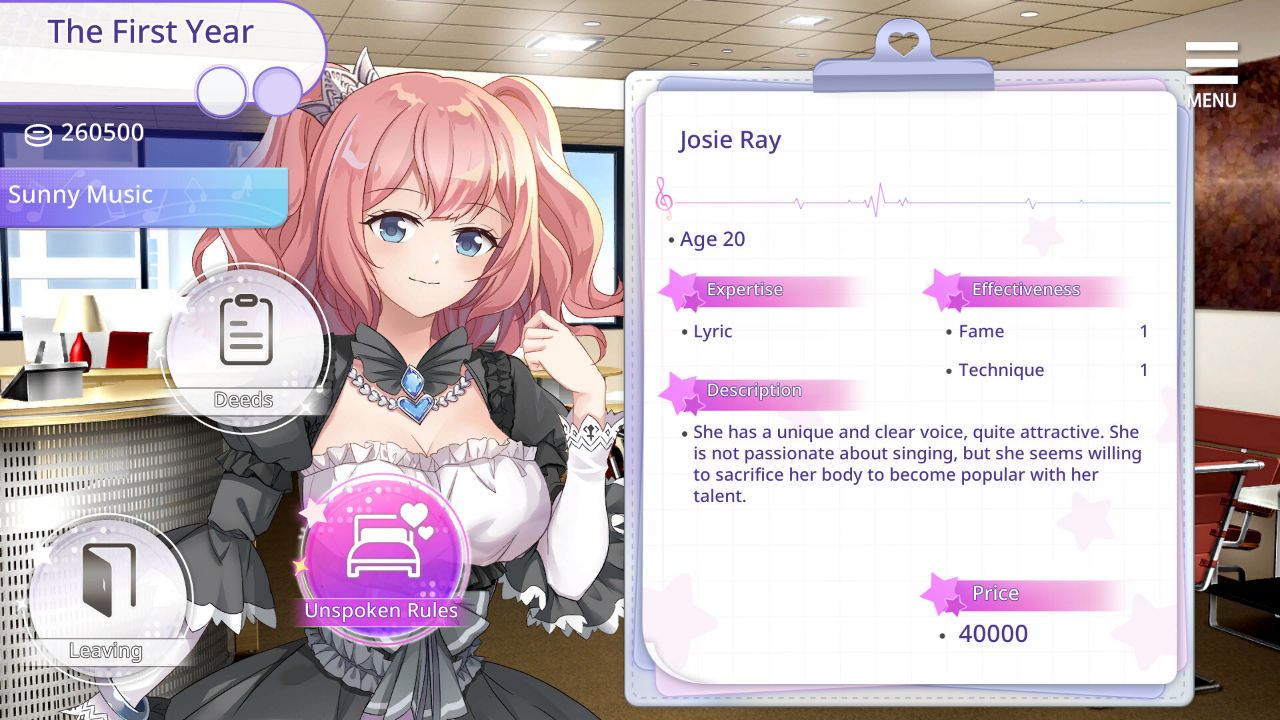Screen dimensions: 1280x720
Task: Click the Josie Ray name heading
Action: 731,140
